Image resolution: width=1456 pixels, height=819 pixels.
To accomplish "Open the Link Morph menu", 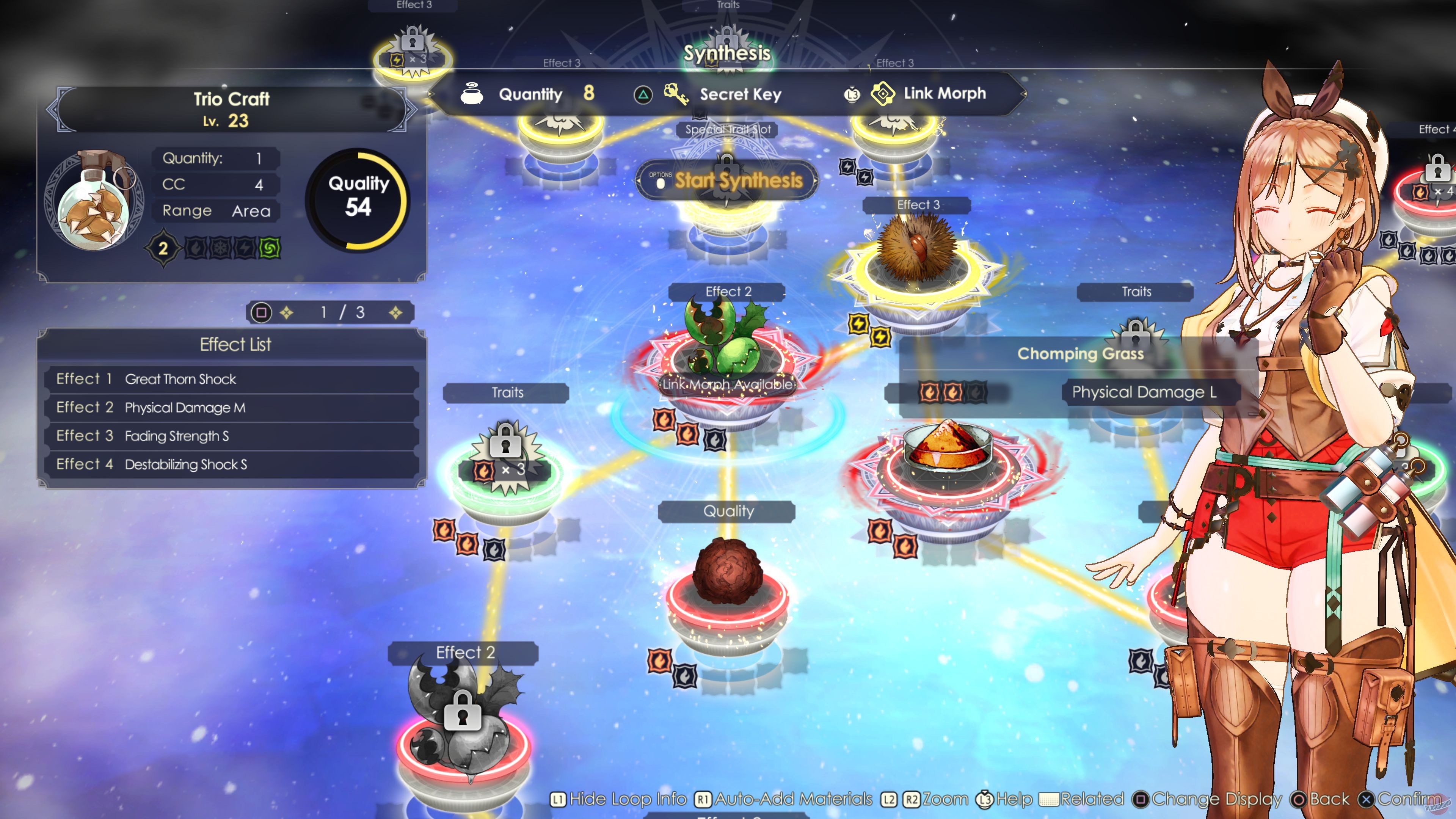I will coord(944,94).
